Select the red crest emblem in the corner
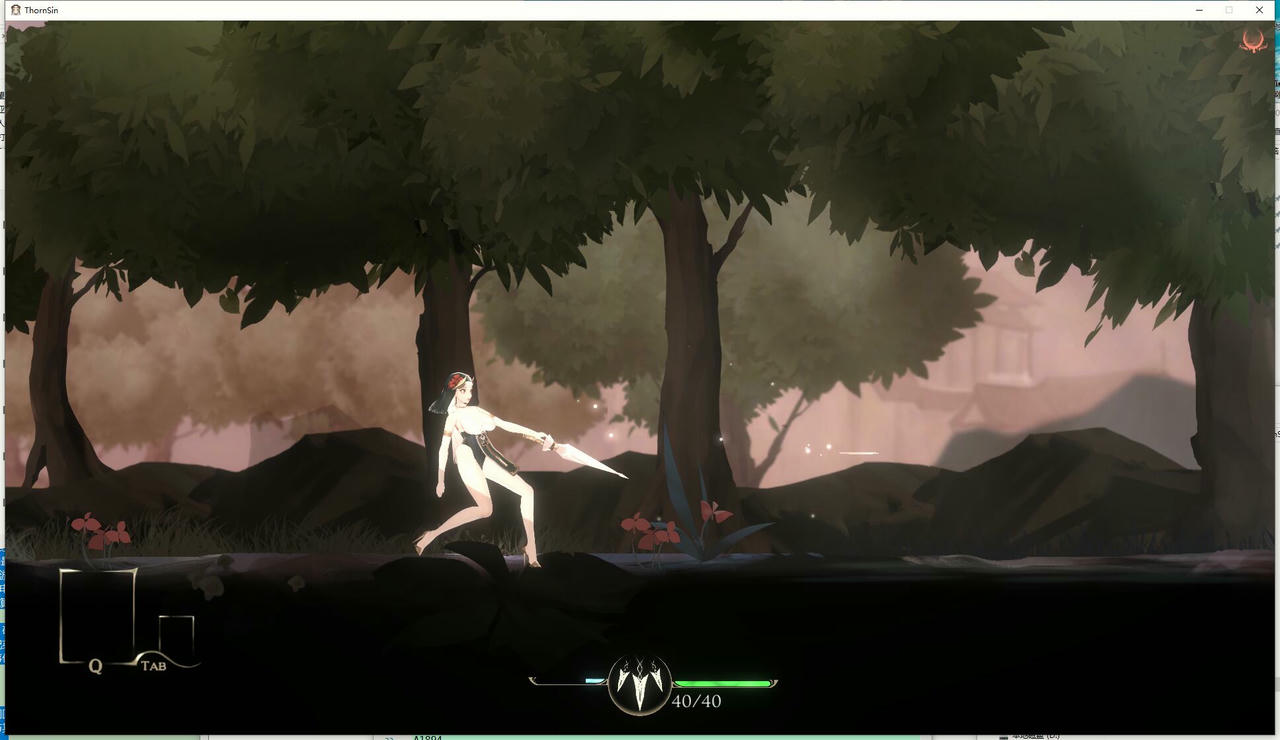Screen dimensions: 1280x740 pyautogui.click(x=1253, y=42)
